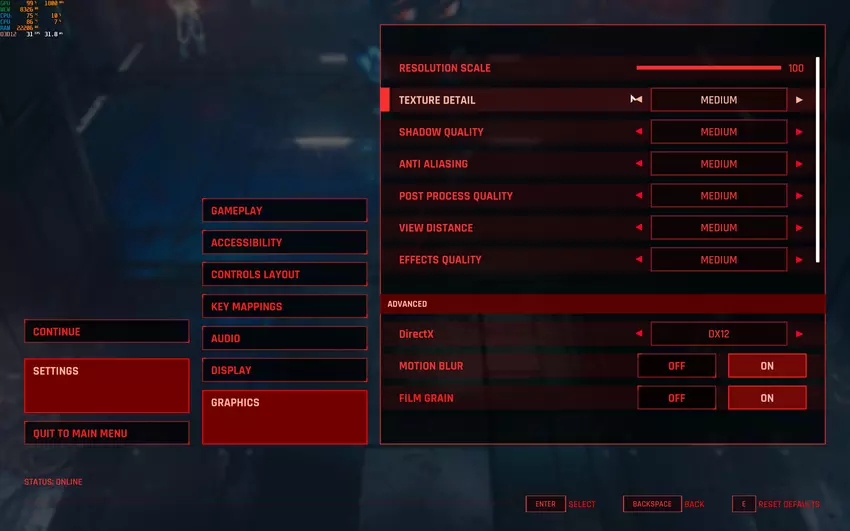
Task: Increase Texture Detail with right arrow
Action: point(799,100)
